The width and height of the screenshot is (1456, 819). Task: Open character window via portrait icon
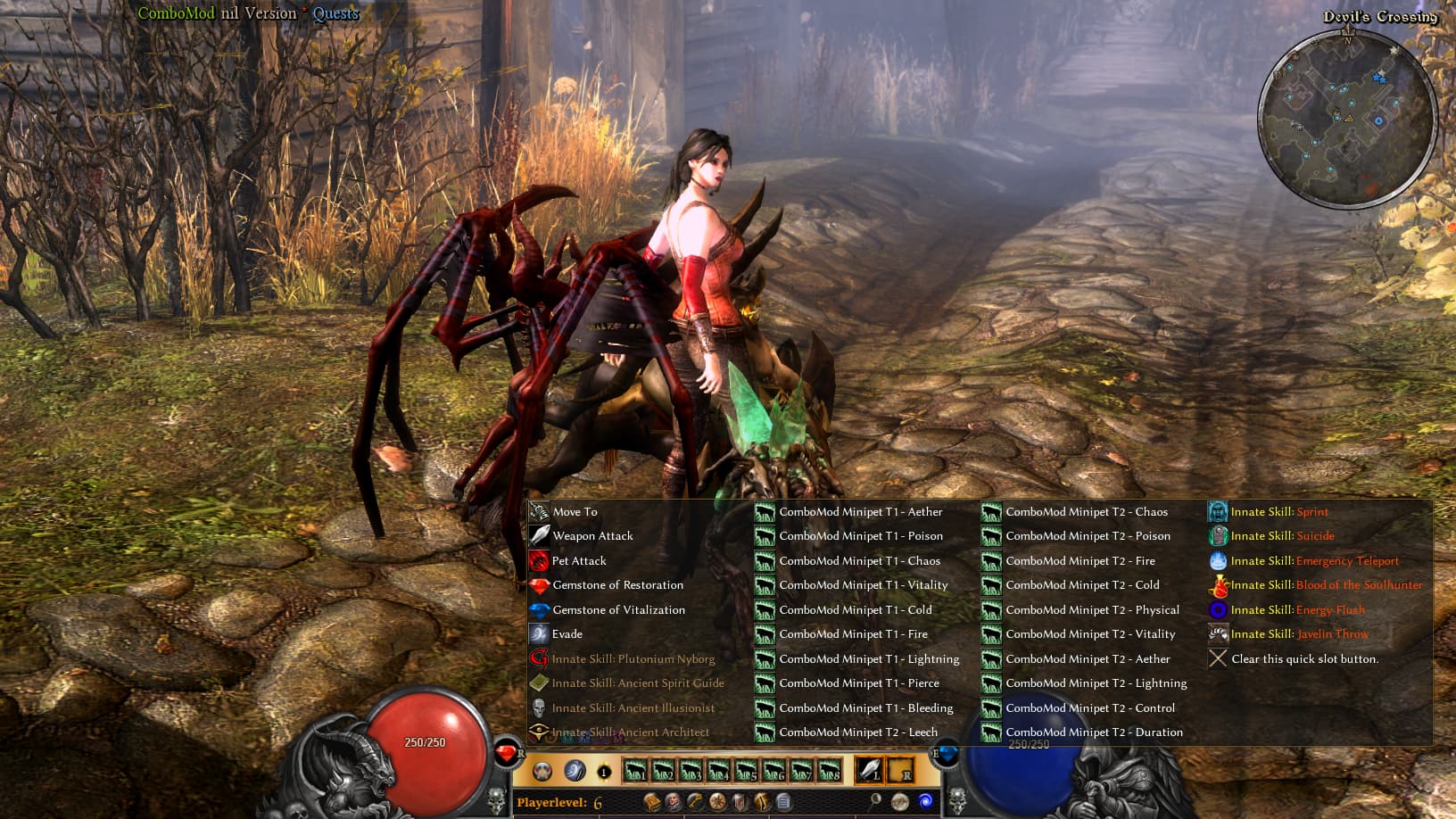pos(674,801)
